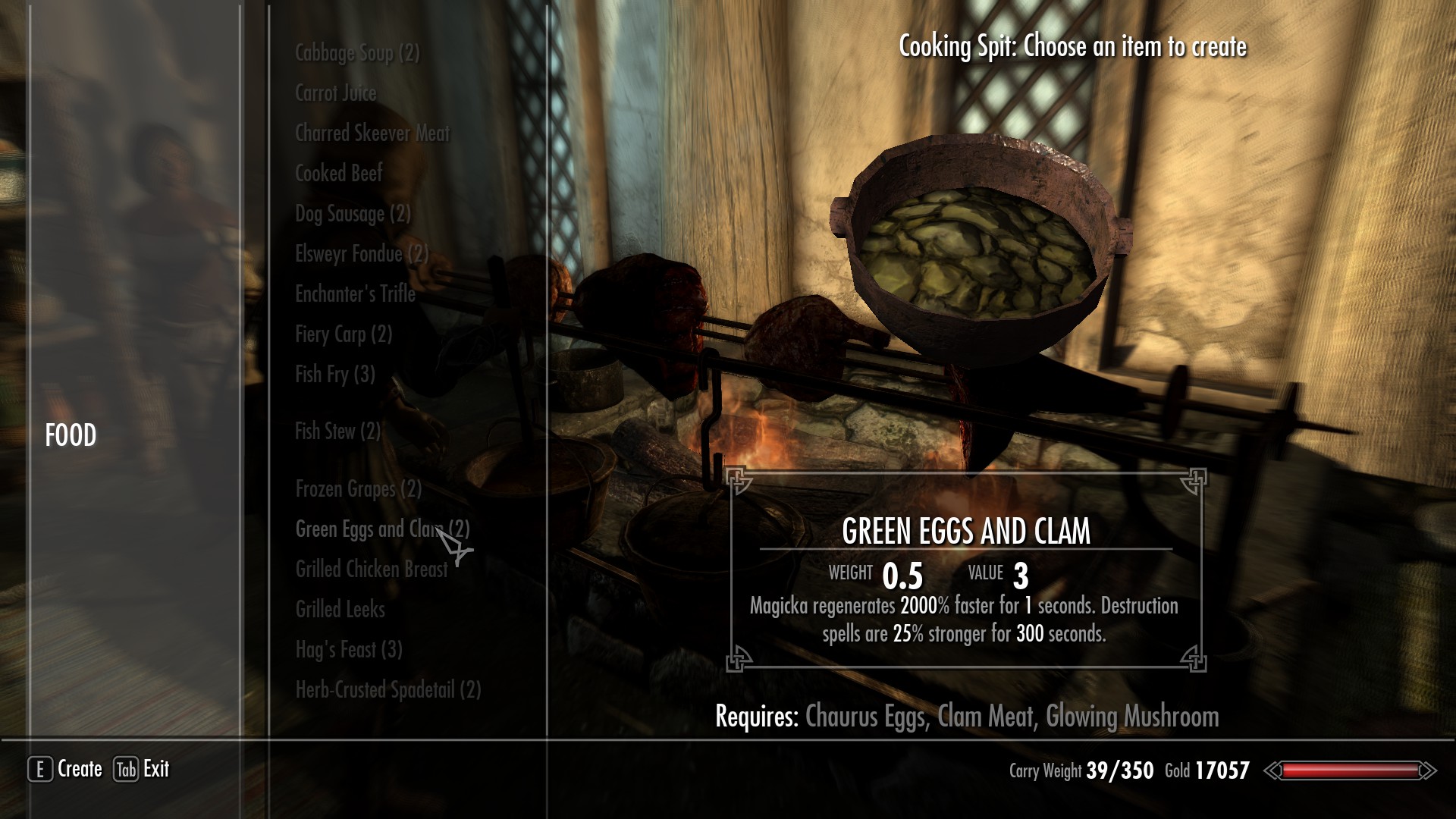Open the FOOD category
Viewport: 1456px width, 819px height.
coord(71,436)
